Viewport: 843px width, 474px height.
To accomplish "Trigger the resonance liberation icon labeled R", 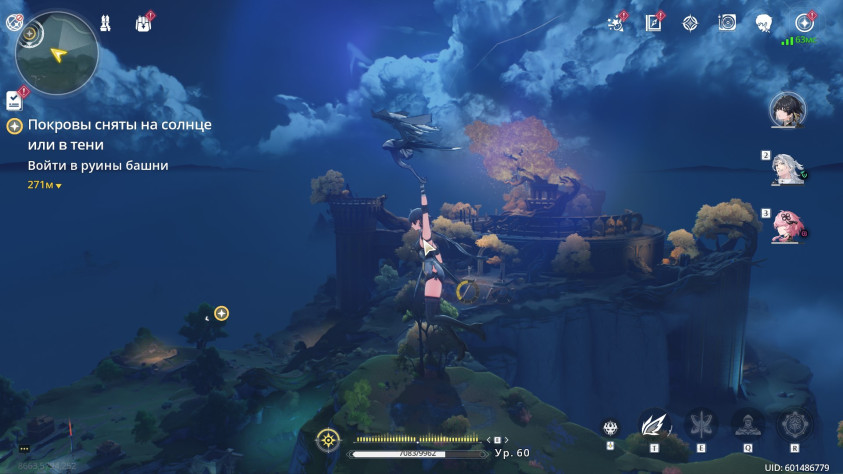I will tap(794, 426).
